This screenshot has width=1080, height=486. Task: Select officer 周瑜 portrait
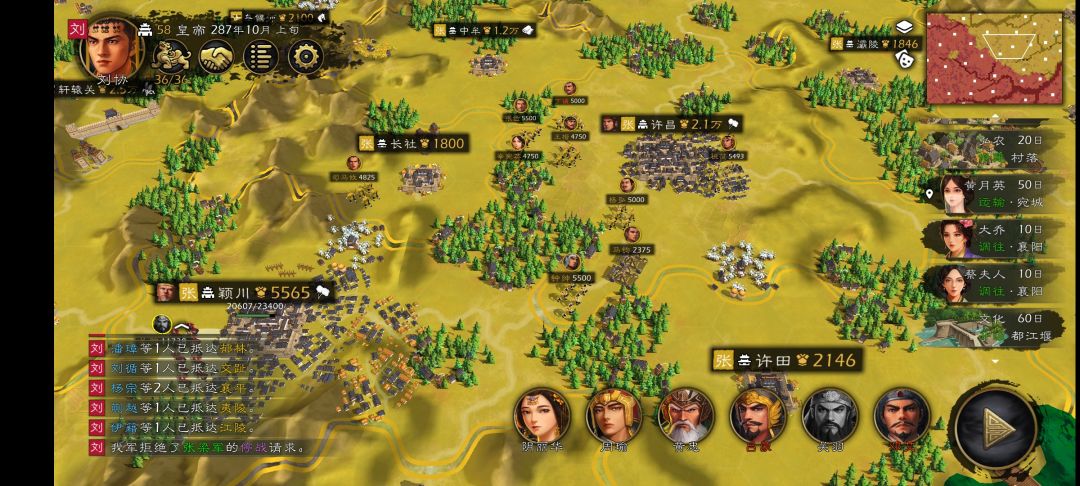click(x=614, y=416)
